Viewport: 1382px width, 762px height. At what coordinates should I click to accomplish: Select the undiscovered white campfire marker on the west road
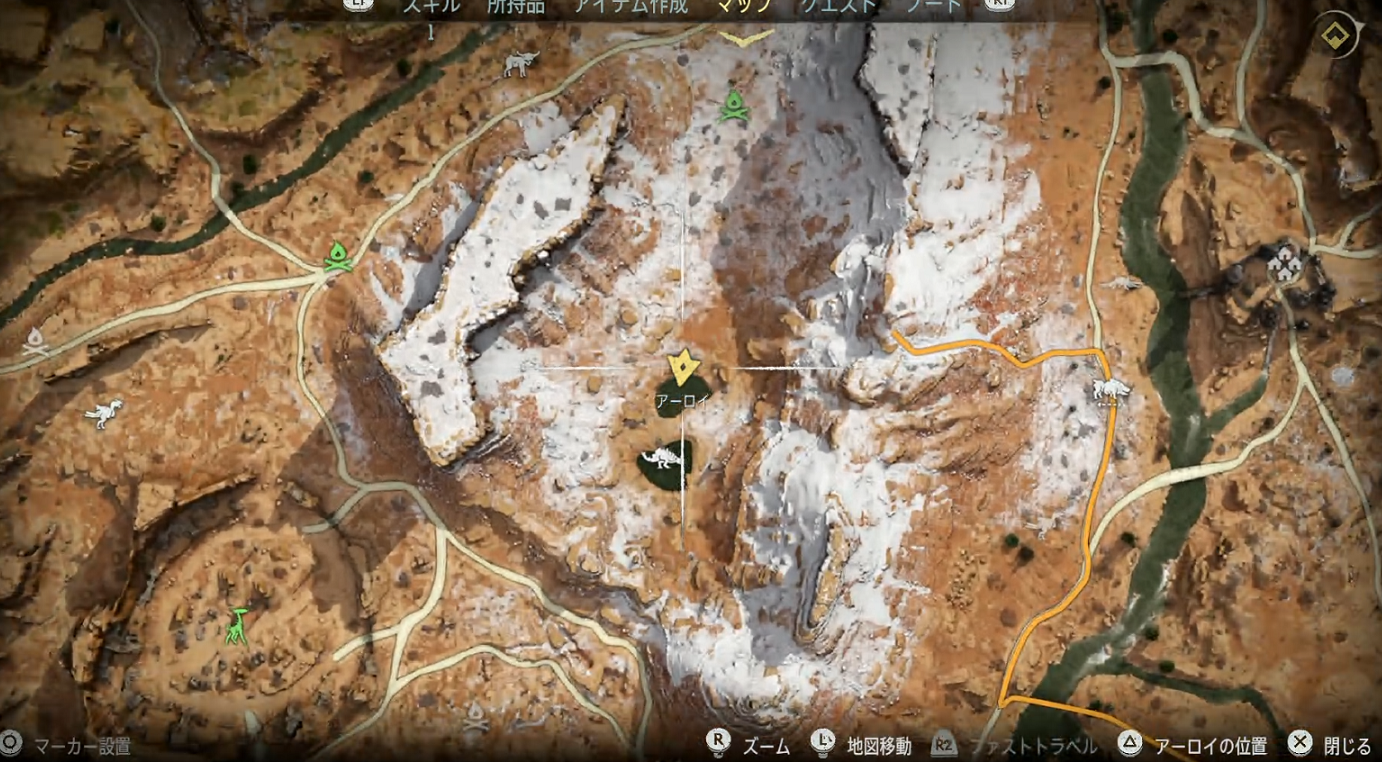coord(37,341)
